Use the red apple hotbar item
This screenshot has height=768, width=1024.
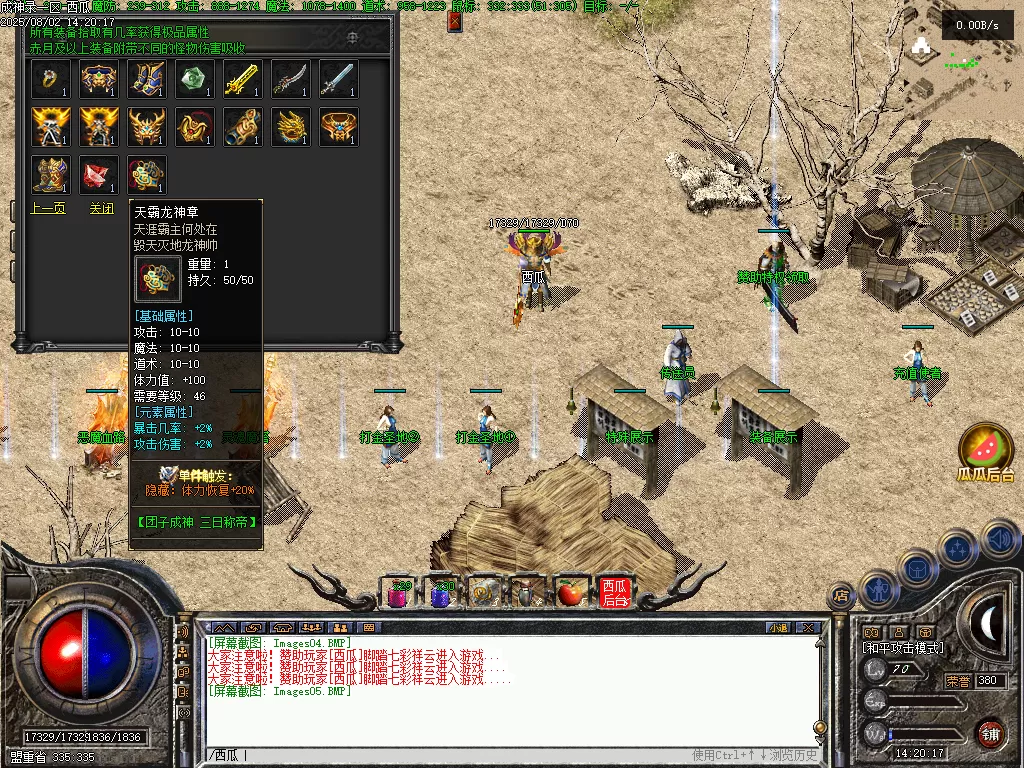(x=569, y=593)
